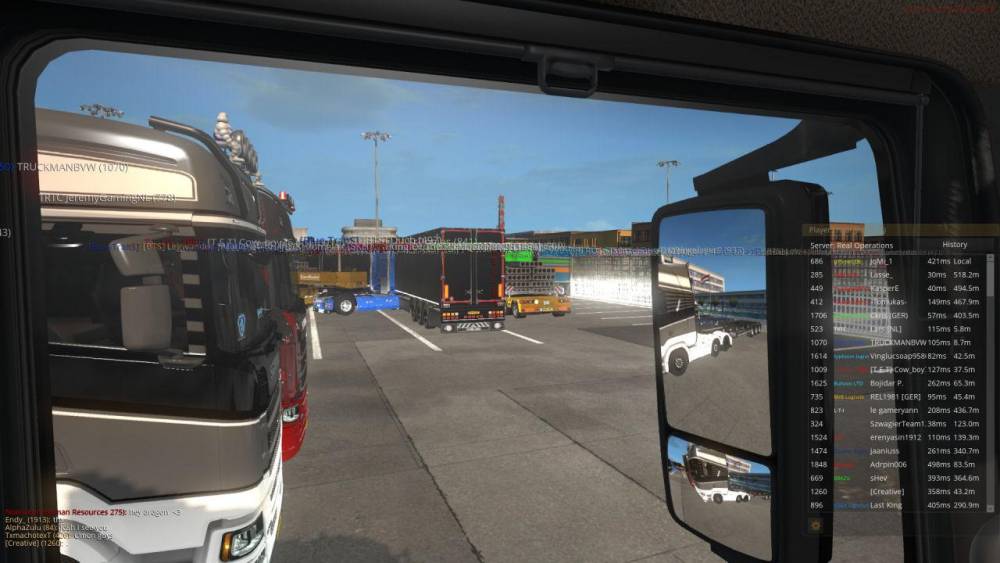1000x563 pixels.
Task: Click sHev in the player list
Action: (x=886, y=478)
